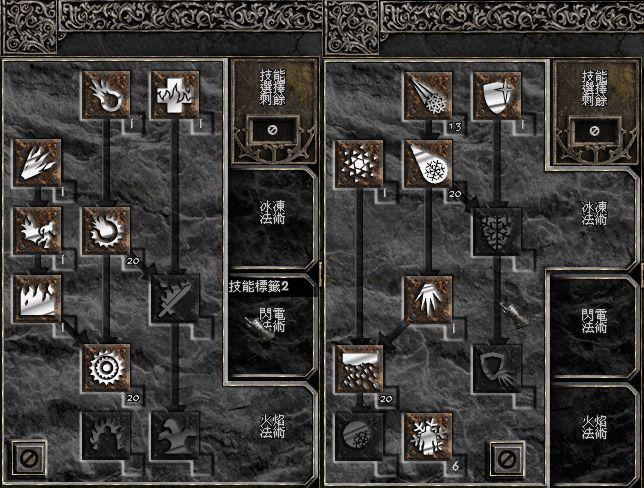Click the Inferno skill icon
Image resolution: width=644 pixels, height=488 pixels.
coord(38,160)
